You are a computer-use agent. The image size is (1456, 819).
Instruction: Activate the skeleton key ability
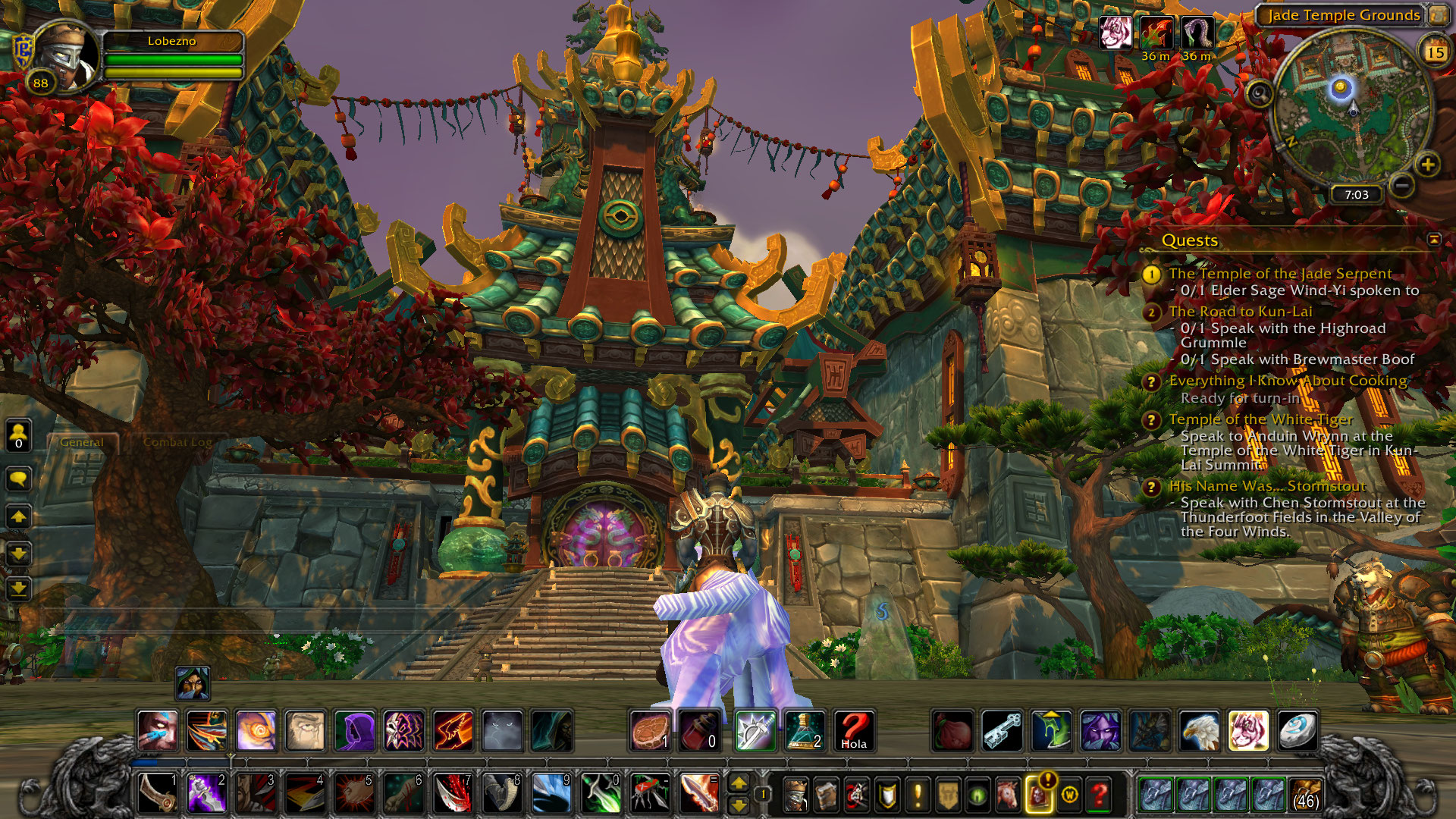(x=1001, y=730)
